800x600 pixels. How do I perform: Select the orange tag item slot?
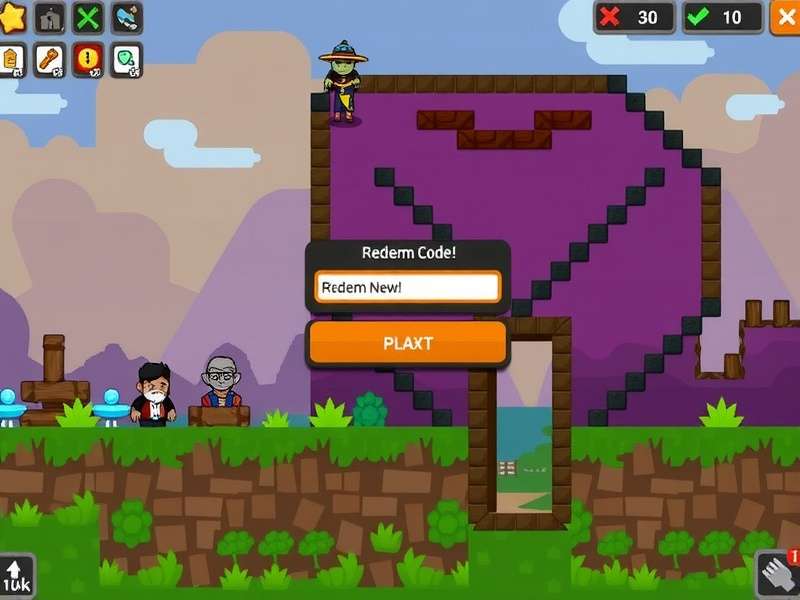(12, 60)
